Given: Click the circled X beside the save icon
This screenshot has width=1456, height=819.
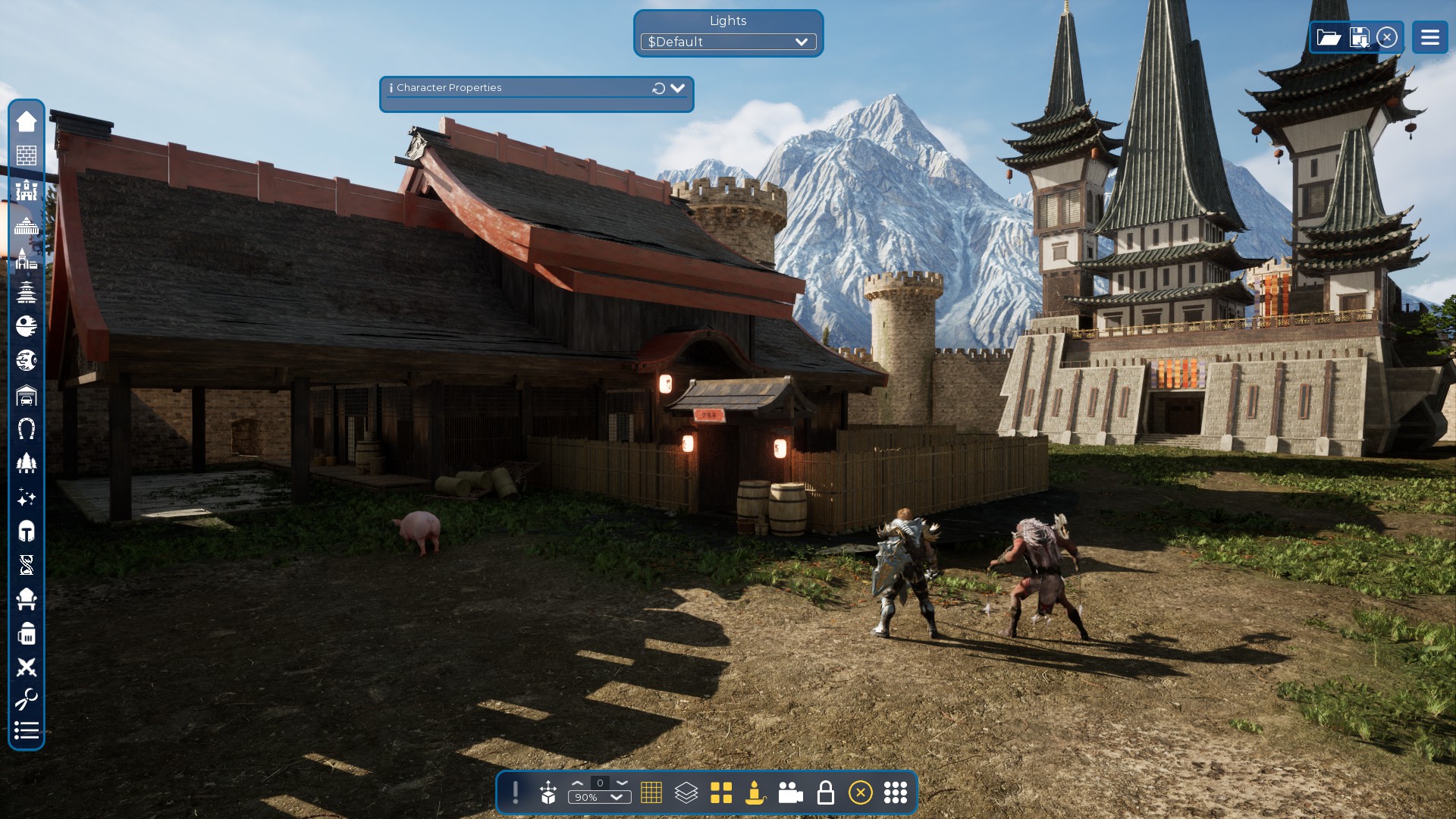Looking at the screenshot, I should click(x=1387, y=37).
